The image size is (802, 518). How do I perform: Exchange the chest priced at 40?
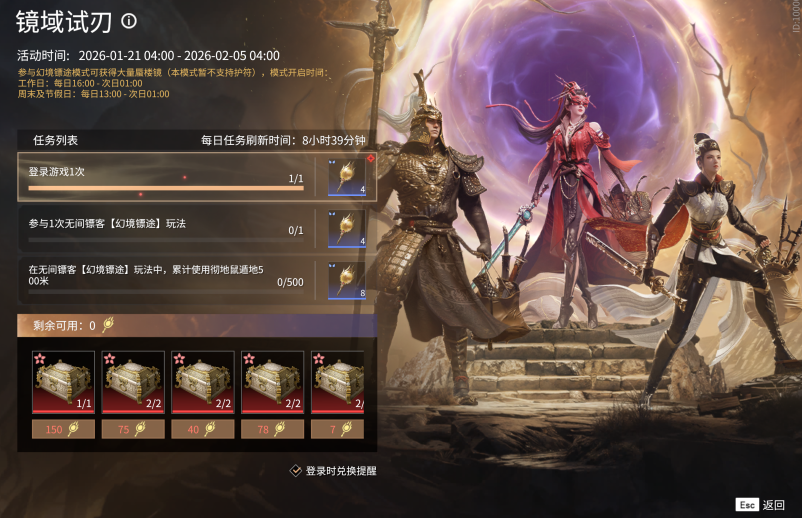(203, 429)
